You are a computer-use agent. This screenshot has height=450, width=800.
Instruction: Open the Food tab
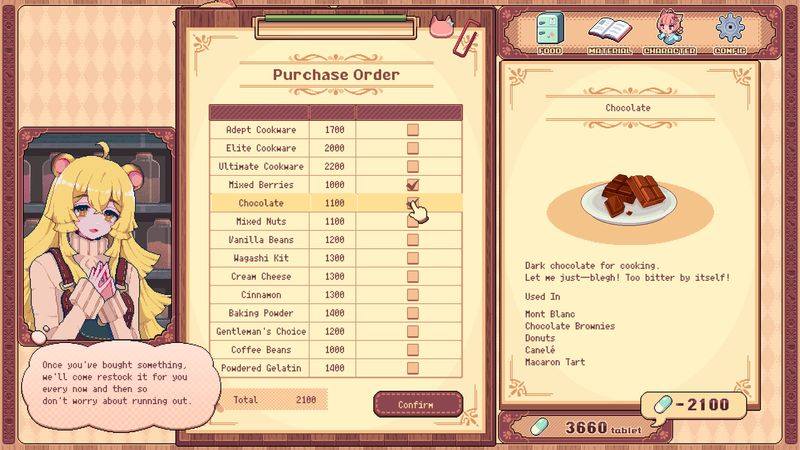pyautogui.click(x=550, y=32)
